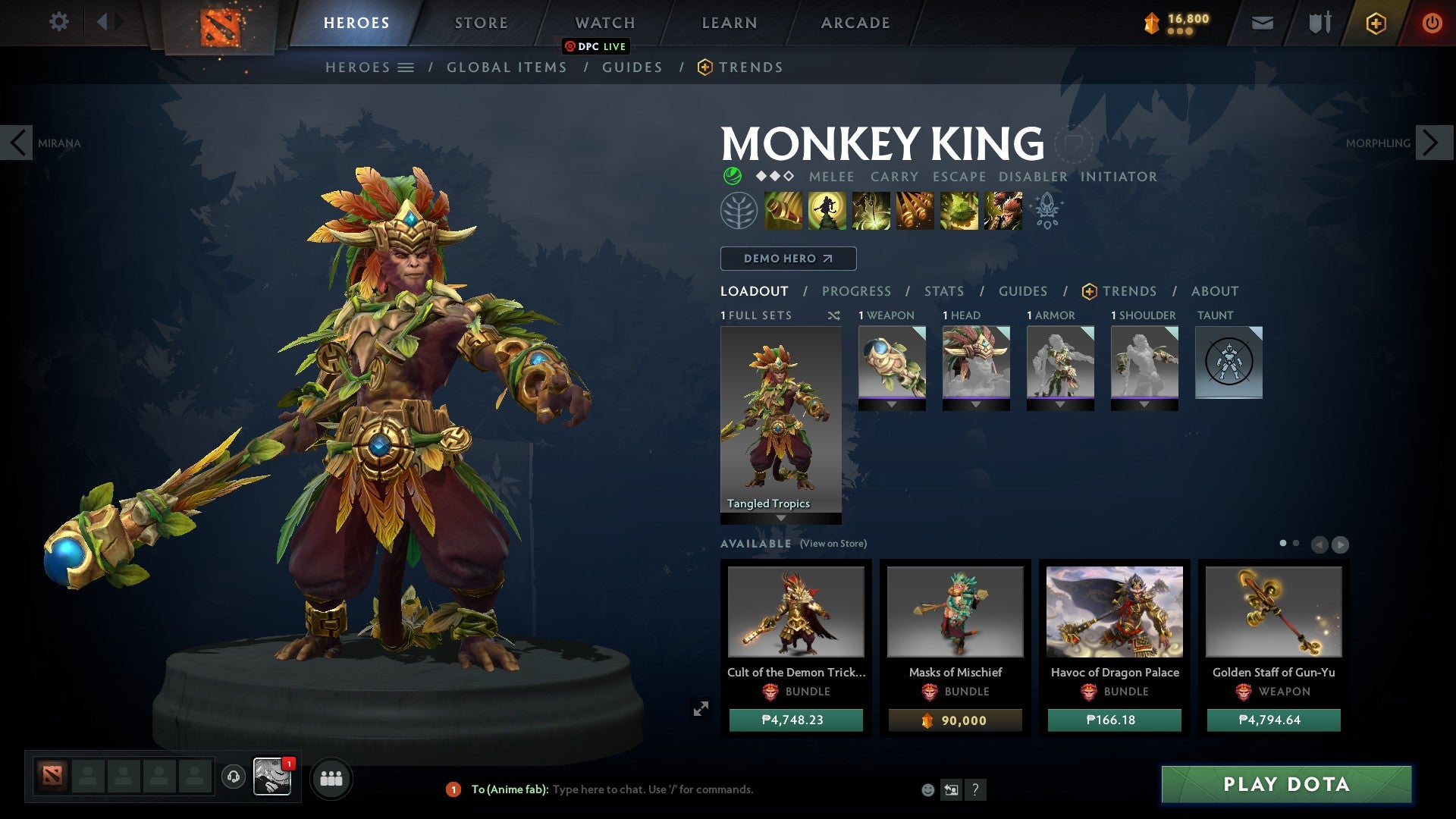View the Tree Dance ability icon

point(827,211)
